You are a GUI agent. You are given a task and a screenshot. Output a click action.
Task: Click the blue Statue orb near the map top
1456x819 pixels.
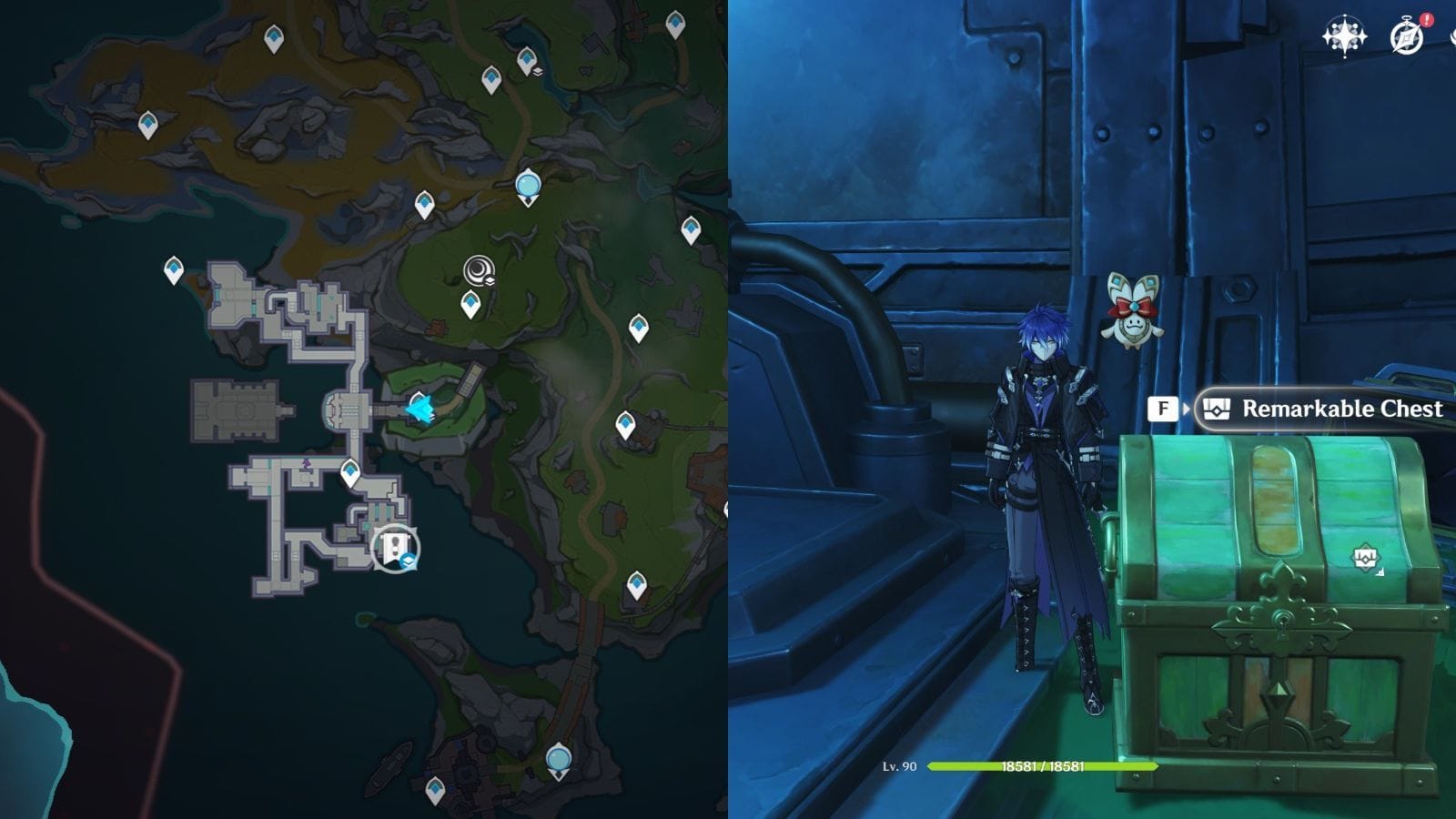coord(531,186)
